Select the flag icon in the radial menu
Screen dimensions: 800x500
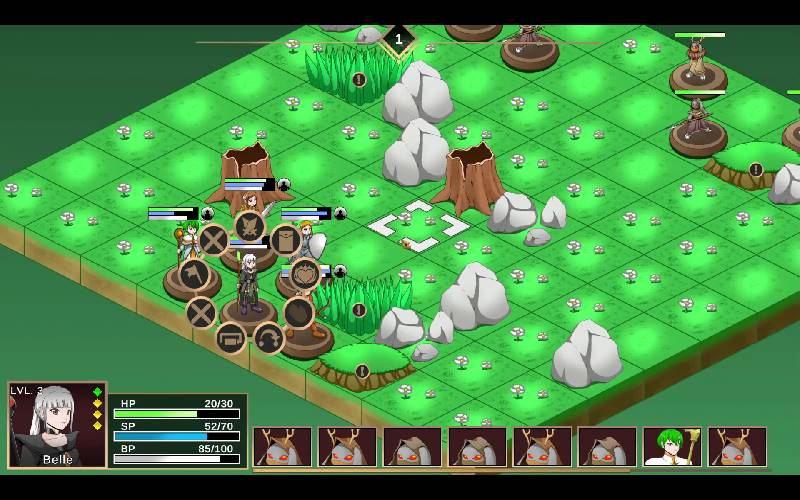click(x=194, y=273)
